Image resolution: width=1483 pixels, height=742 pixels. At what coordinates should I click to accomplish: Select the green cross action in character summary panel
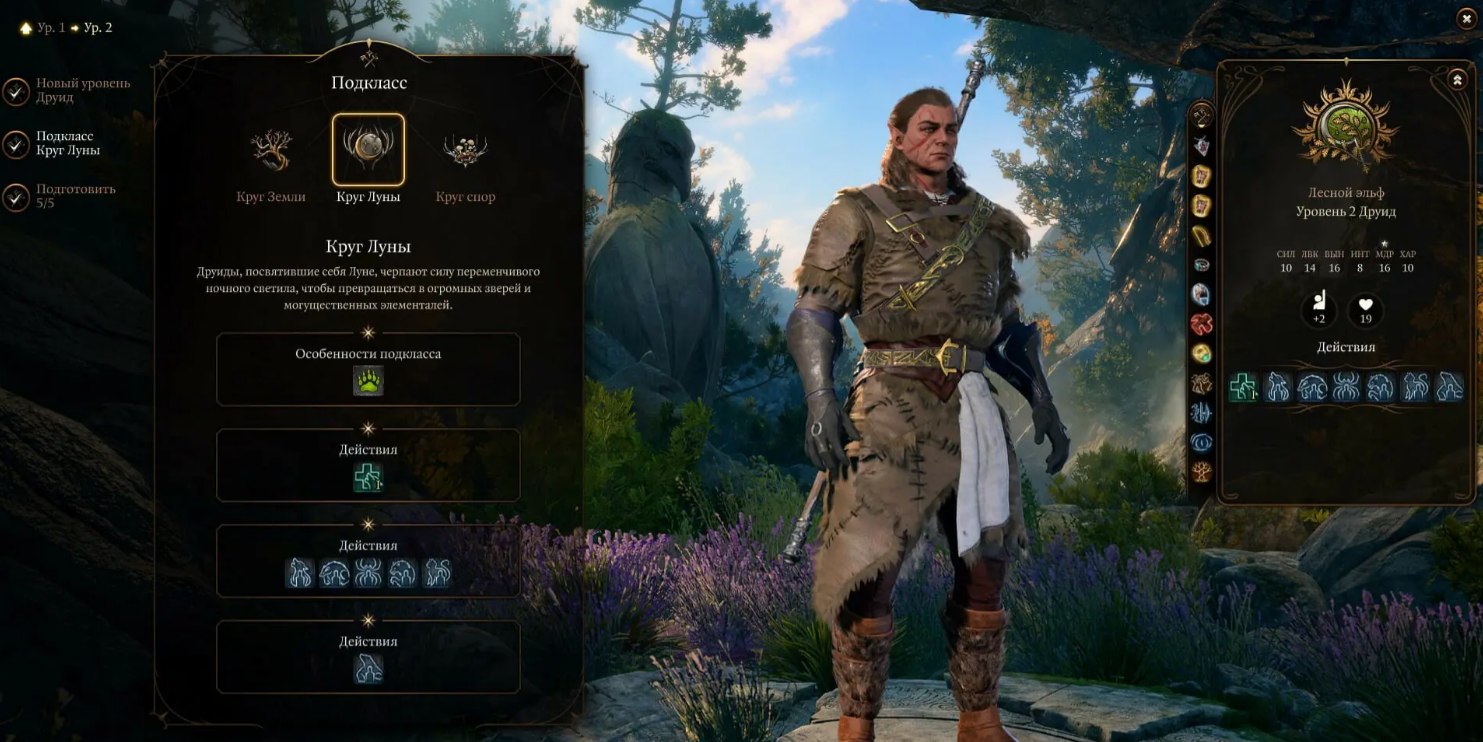1243,386
